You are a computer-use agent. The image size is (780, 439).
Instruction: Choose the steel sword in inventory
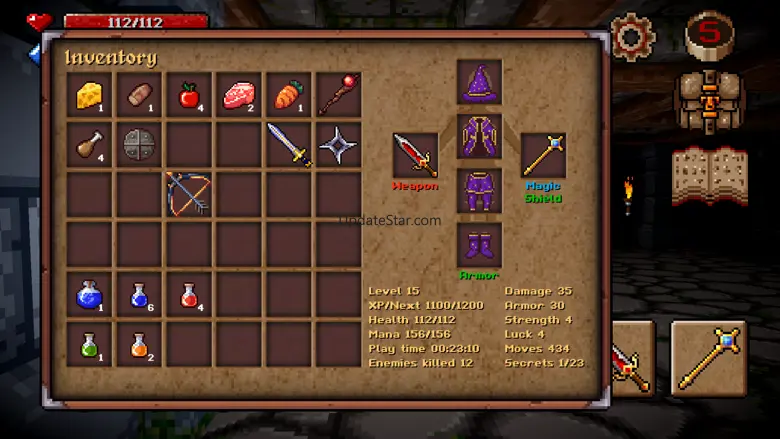[288, 144]
